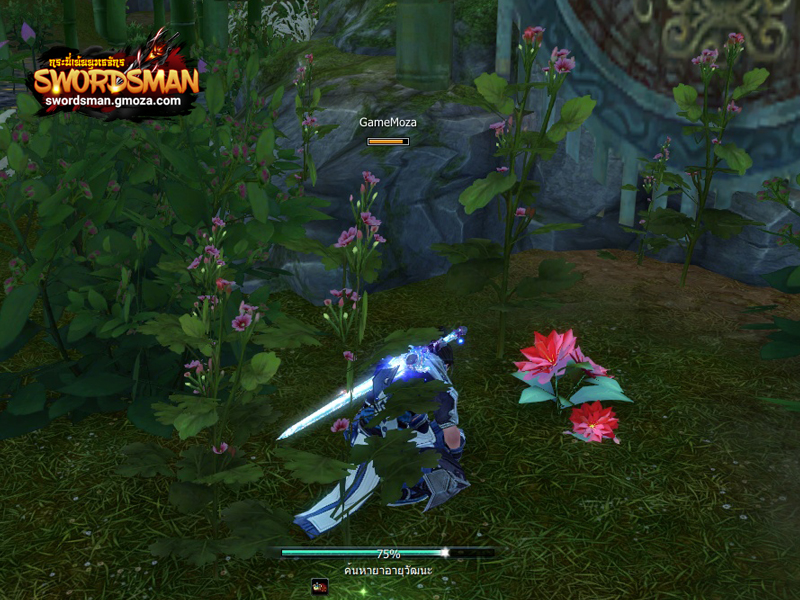Open the Swordsman gmoza.com logo link

pyautogui.click(x=115, y=77)
